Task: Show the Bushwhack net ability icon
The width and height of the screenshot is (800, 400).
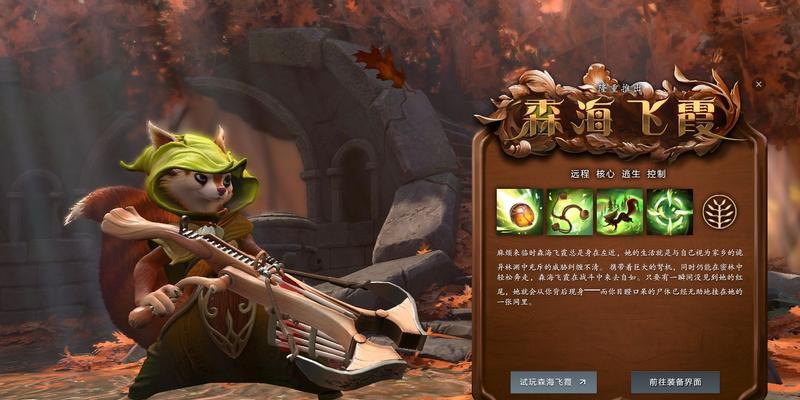Action: (569, 212)
